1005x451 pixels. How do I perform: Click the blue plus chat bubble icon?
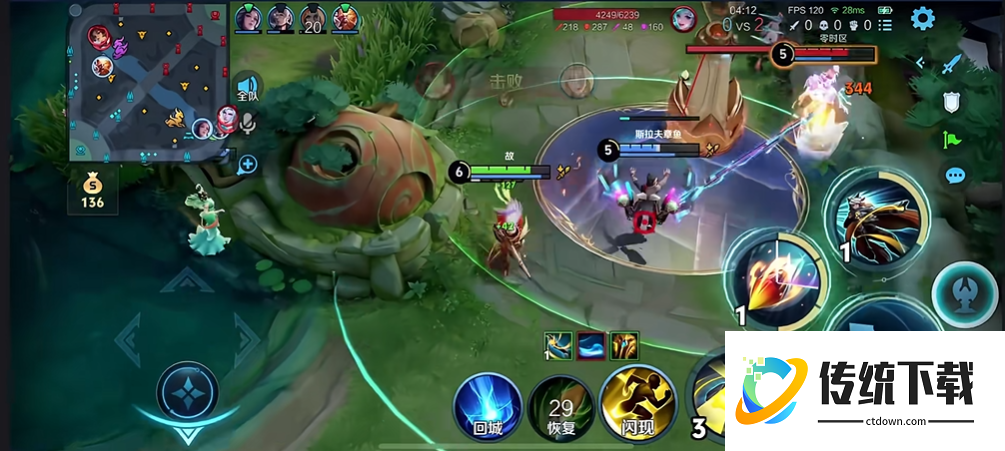[x=246, y=164]
